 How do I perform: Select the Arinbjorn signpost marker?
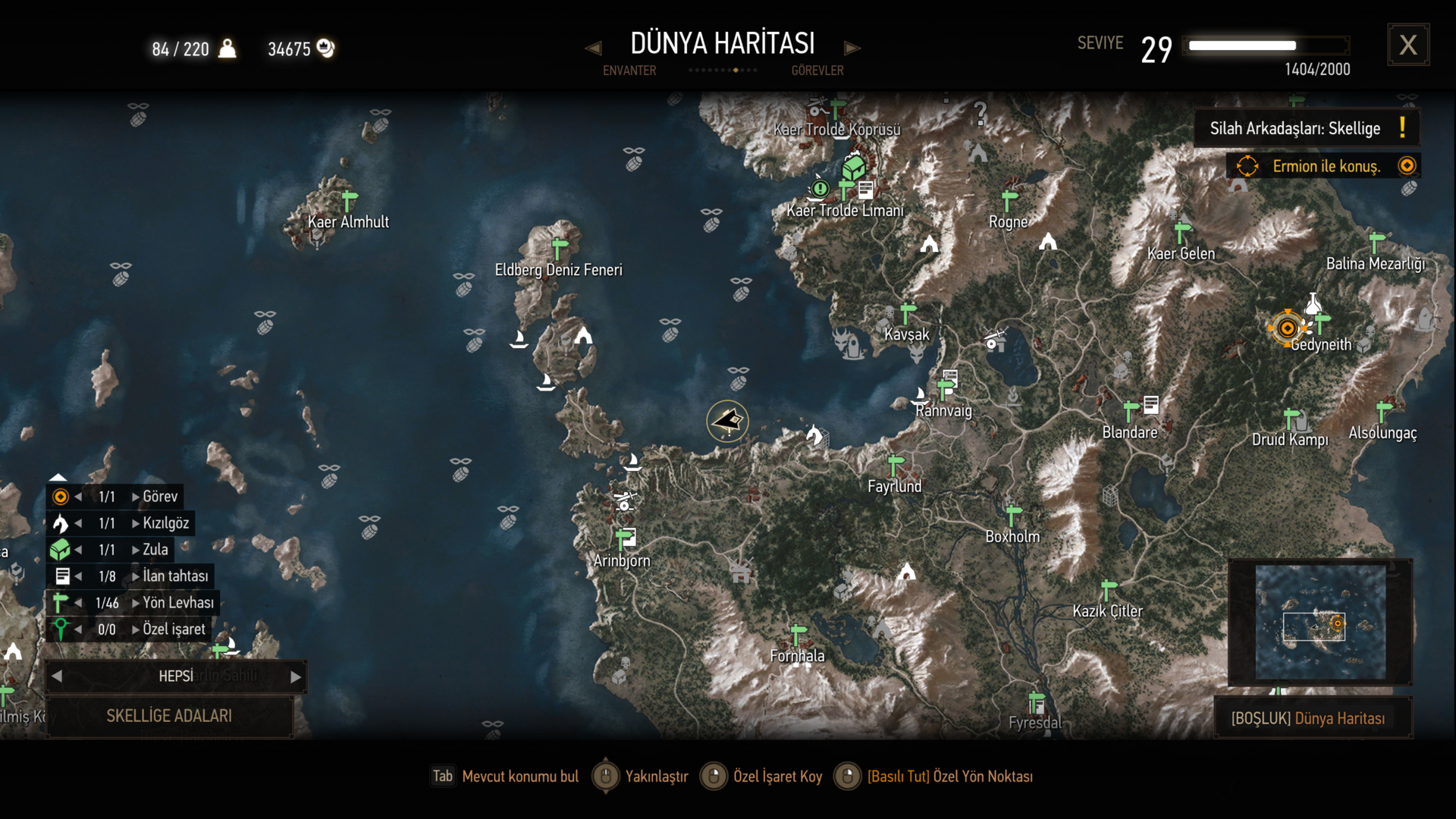624,538
